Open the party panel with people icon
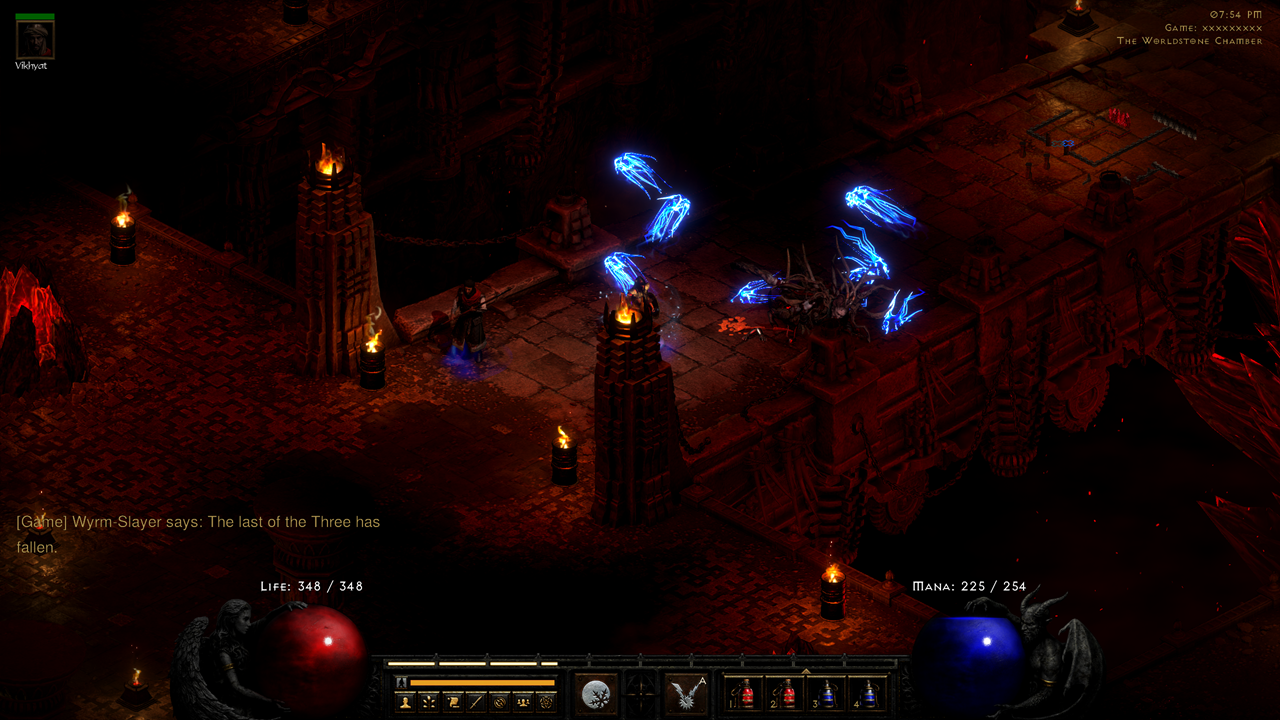This screenshot has height=720, width=1280. coord(522,702)
